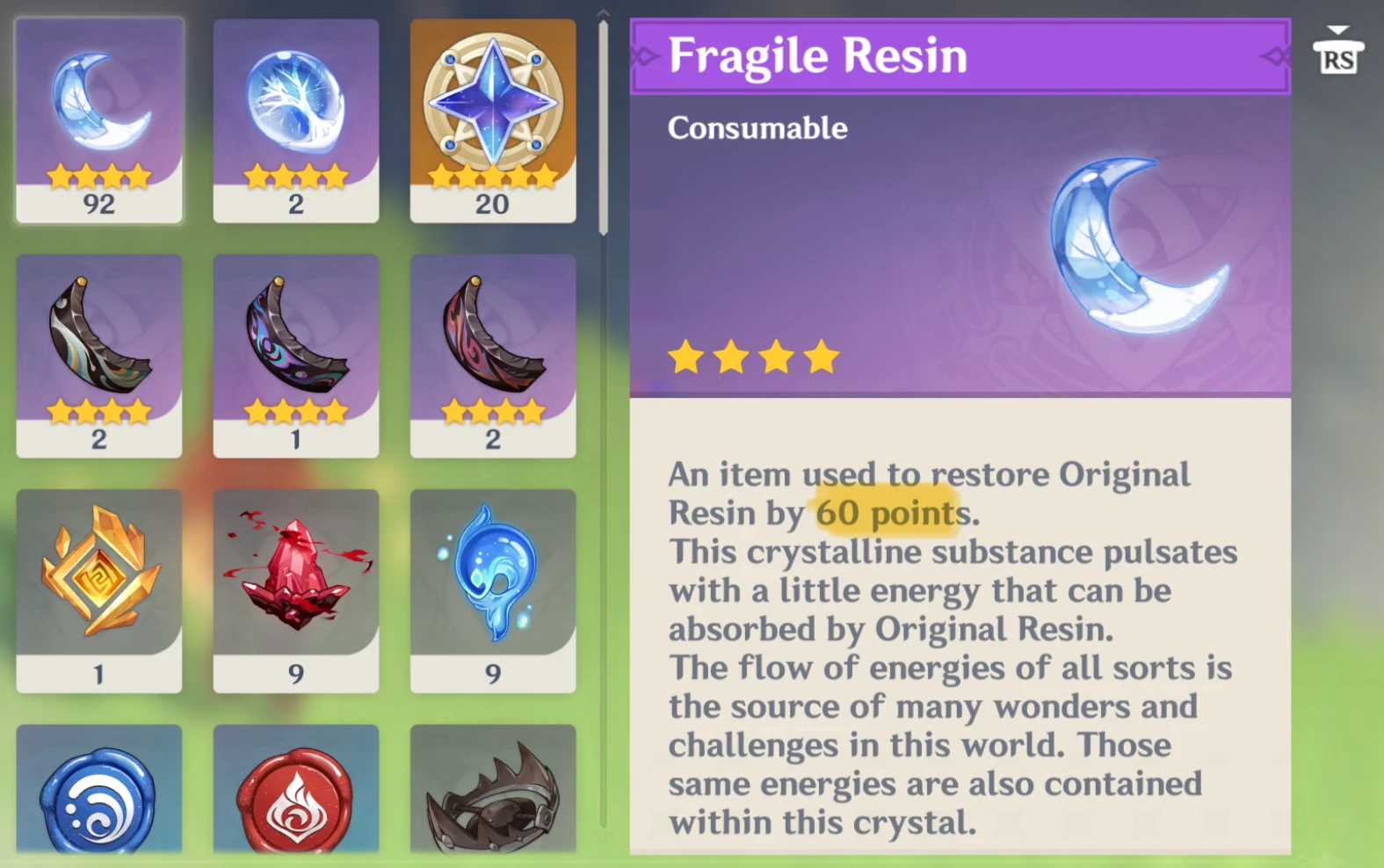Click the blue wax seal item
The image size is (1384, 868).
(98, 799)
